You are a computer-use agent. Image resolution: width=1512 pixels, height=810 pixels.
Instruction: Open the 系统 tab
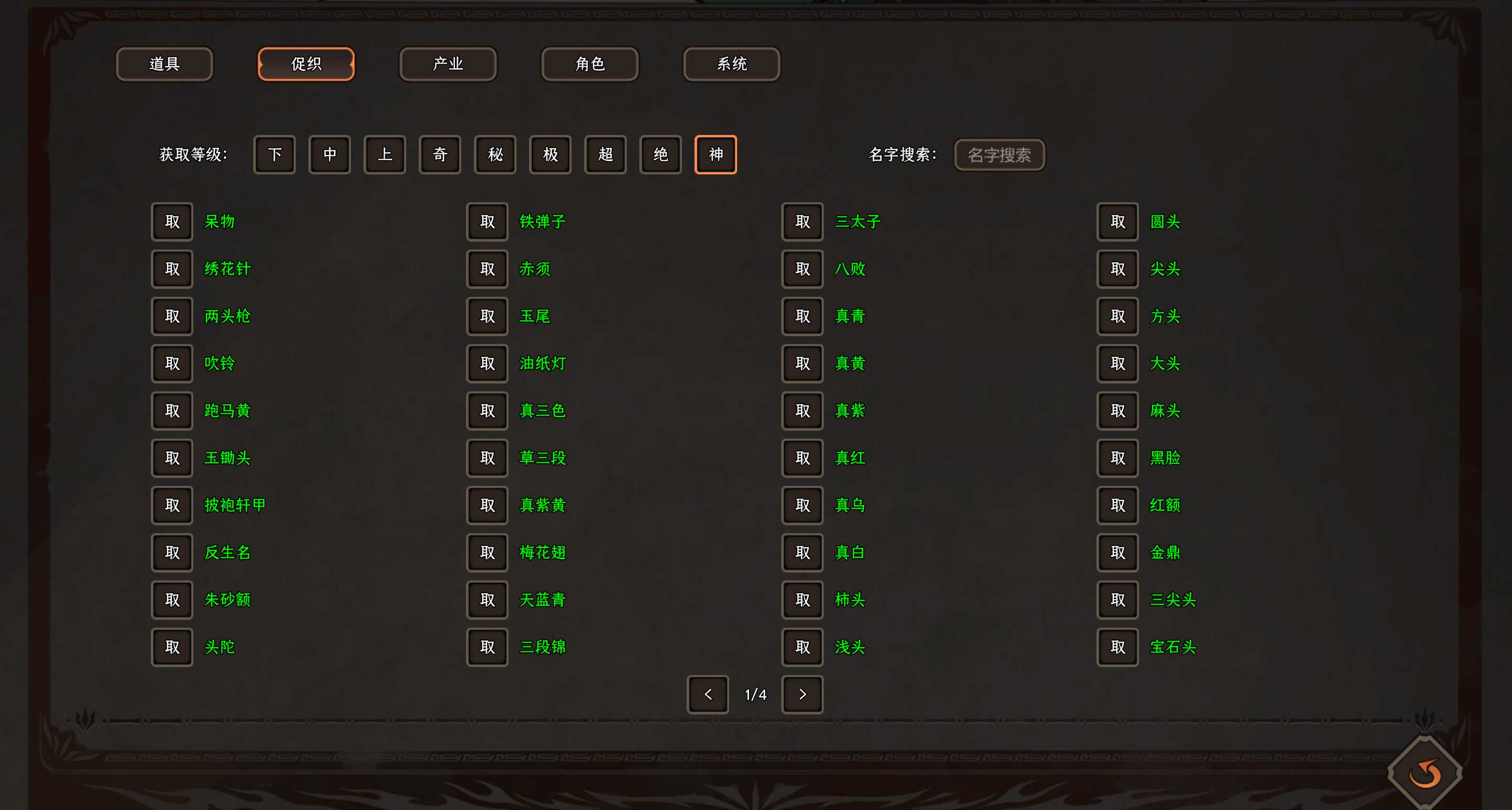point(731,64)
